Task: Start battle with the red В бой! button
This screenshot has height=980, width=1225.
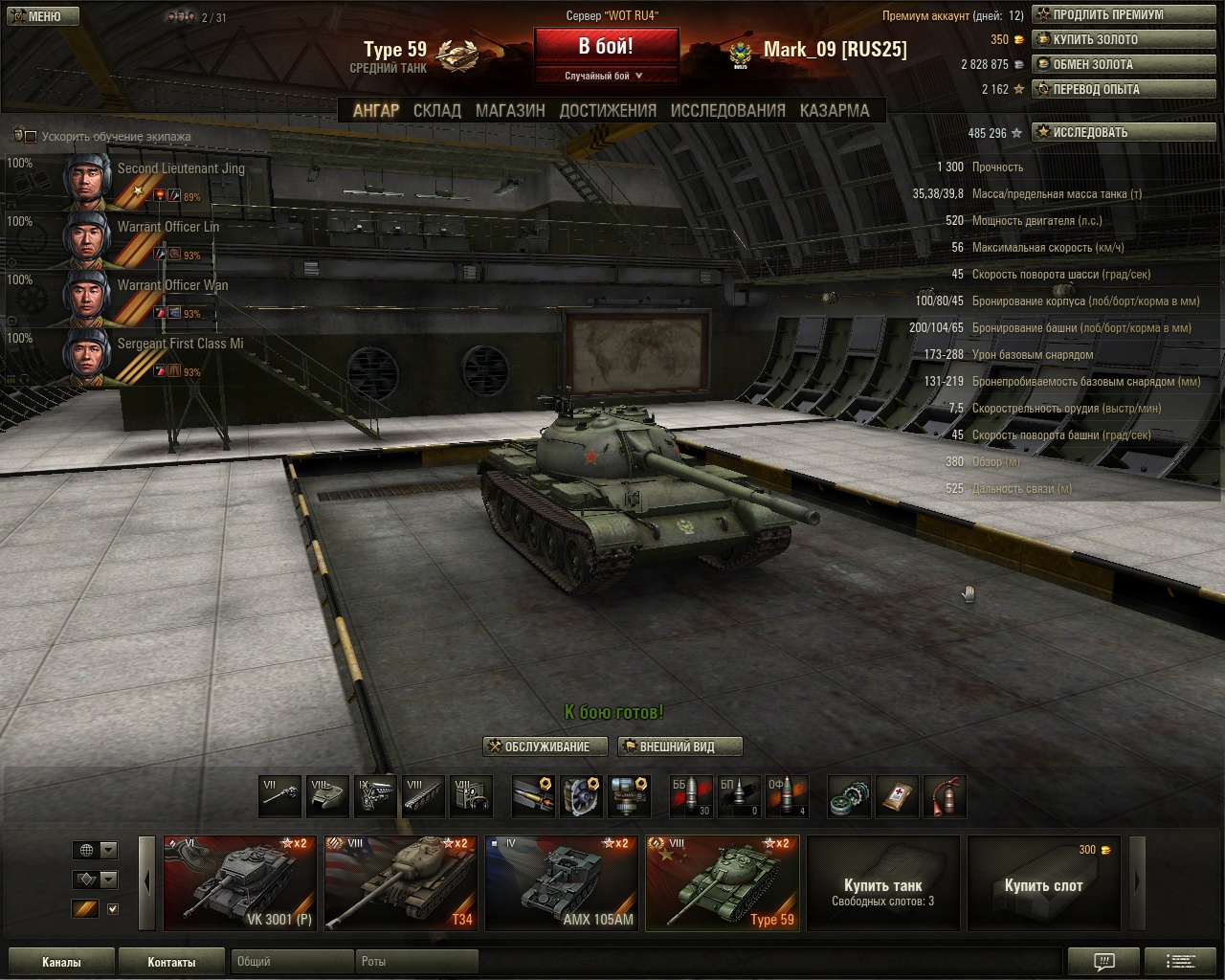Action: click(606, 46)
